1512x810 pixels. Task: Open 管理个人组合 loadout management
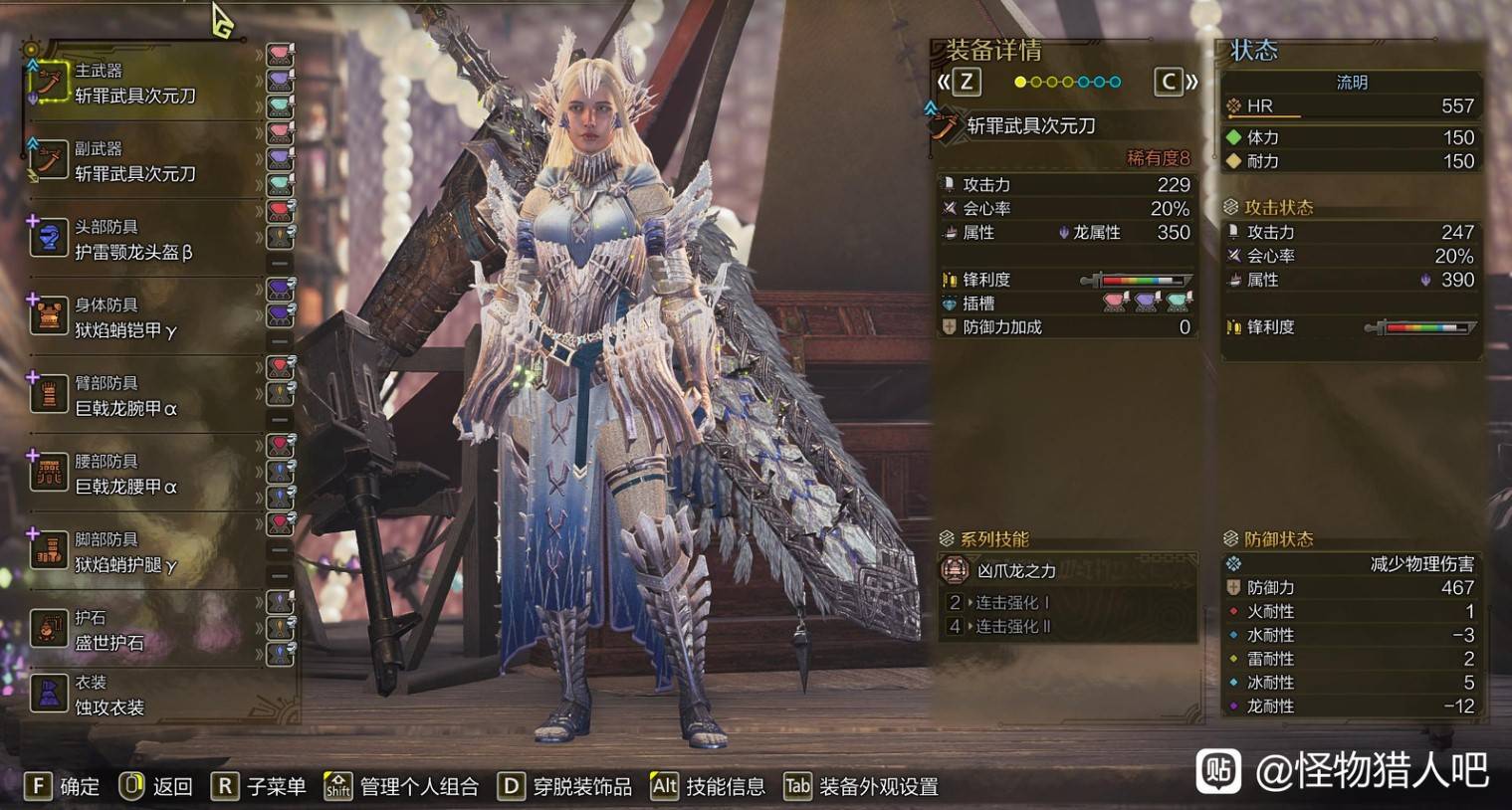point(401,786)
